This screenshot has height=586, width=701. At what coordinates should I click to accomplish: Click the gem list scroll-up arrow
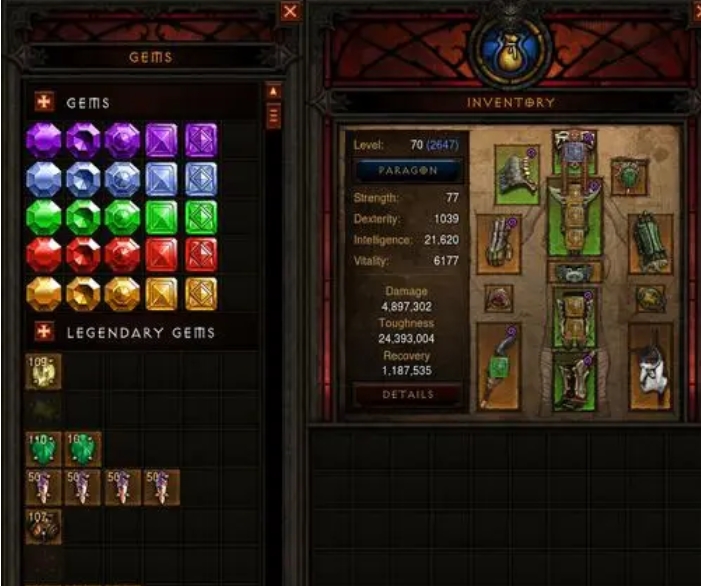pos(273,92)
